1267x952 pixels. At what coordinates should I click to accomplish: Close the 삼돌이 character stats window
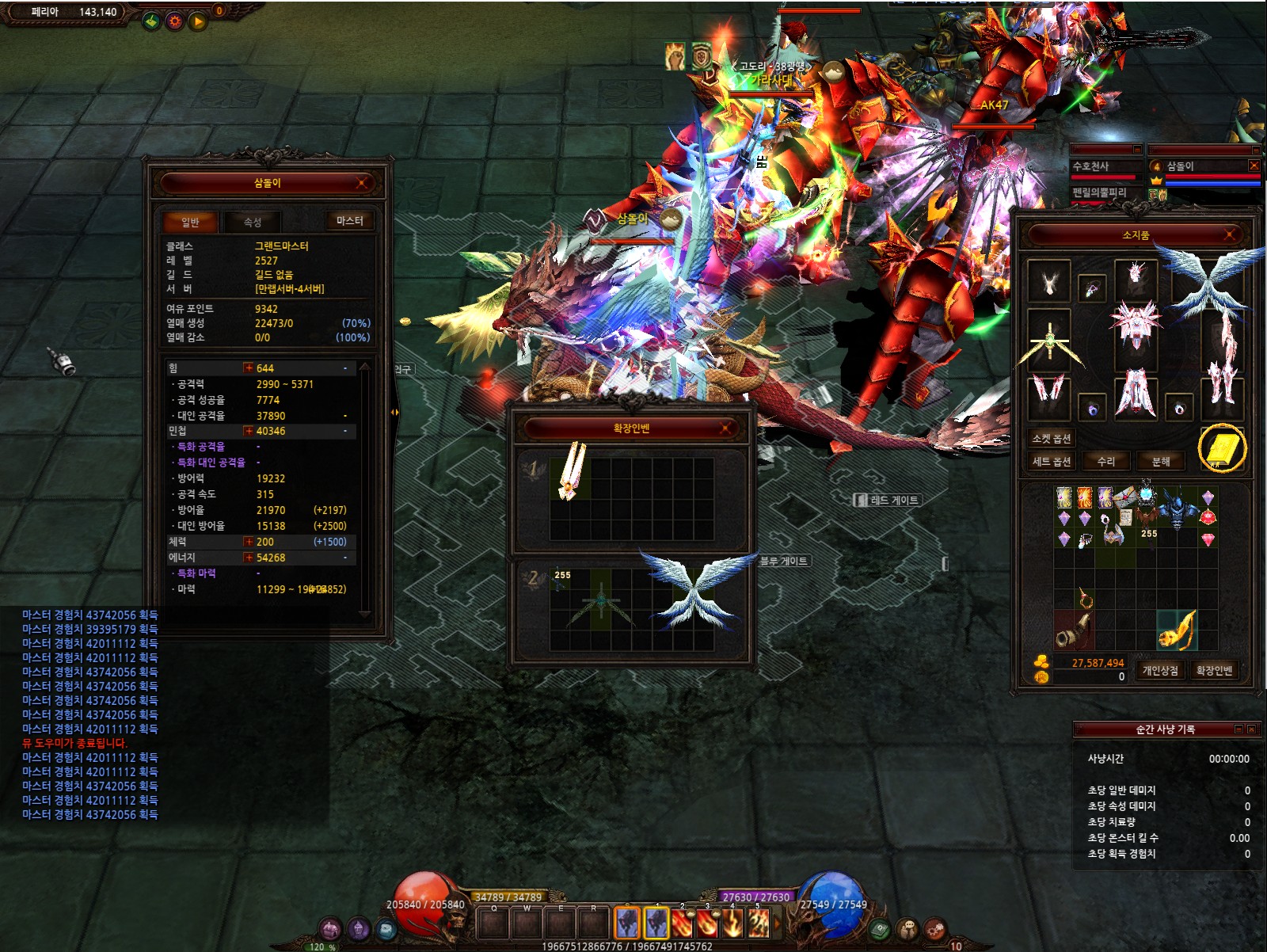click(362, 183)
